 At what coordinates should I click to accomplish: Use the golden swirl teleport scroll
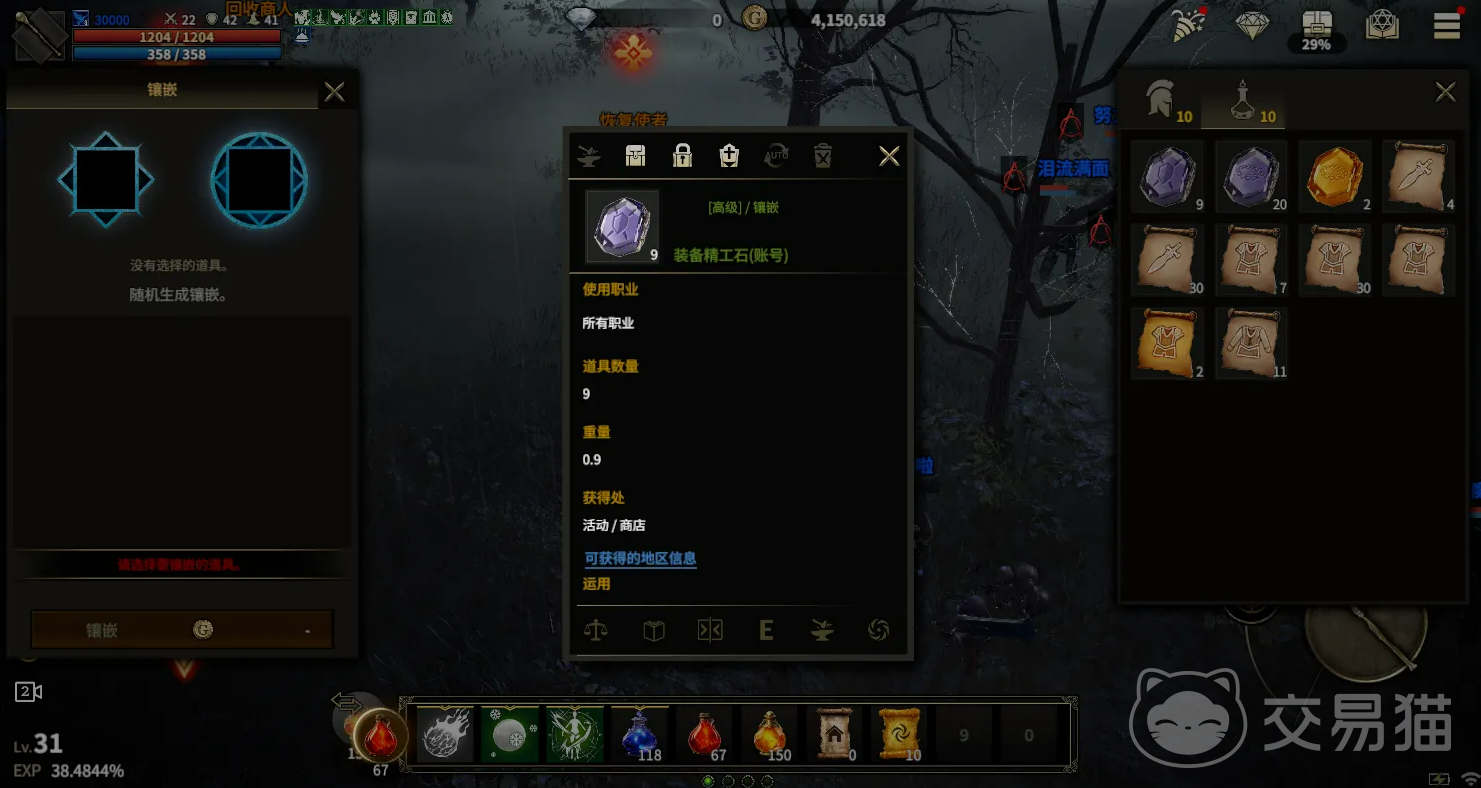(897, 735)
